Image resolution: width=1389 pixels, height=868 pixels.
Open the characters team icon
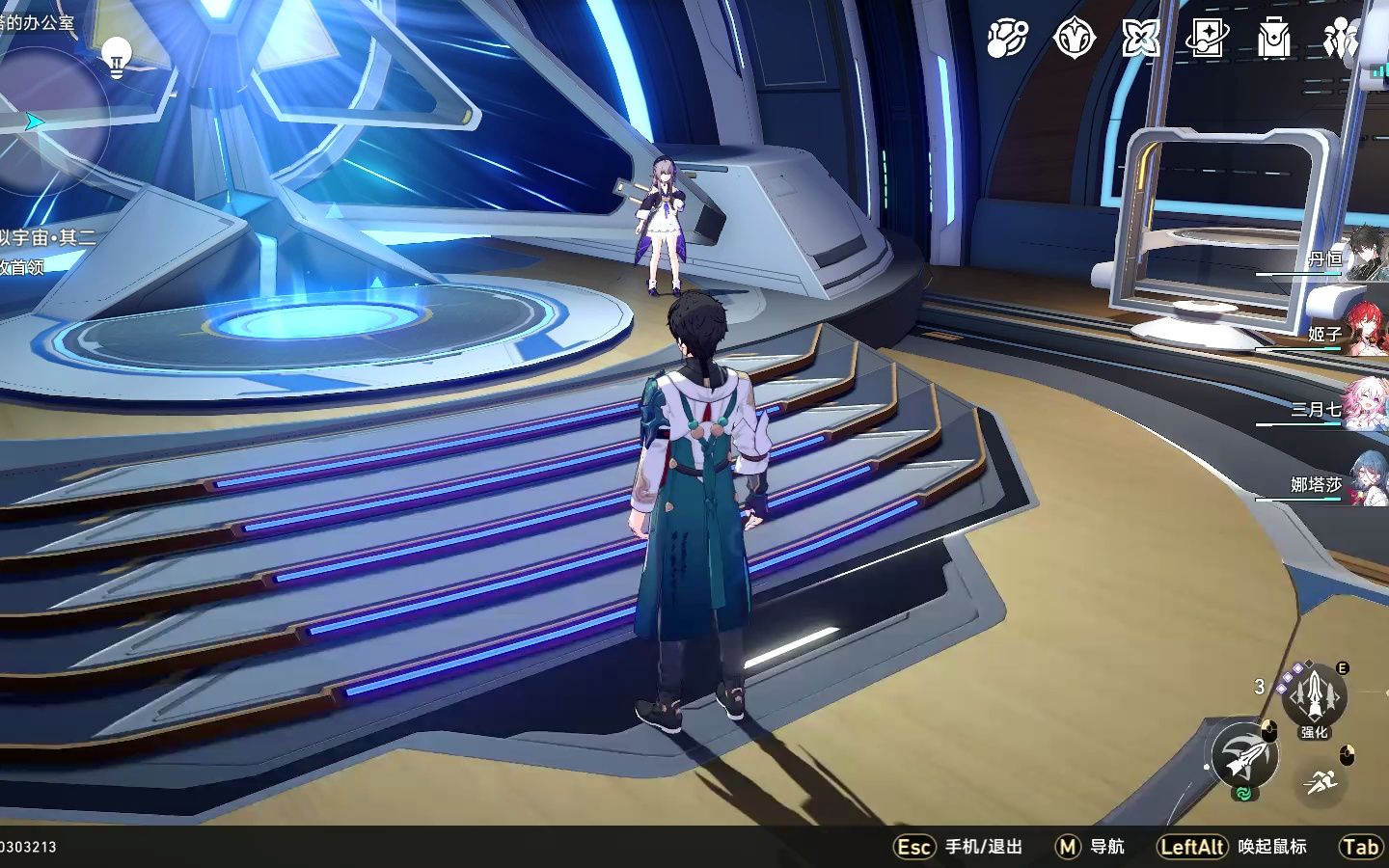(x=1340, y=39)
